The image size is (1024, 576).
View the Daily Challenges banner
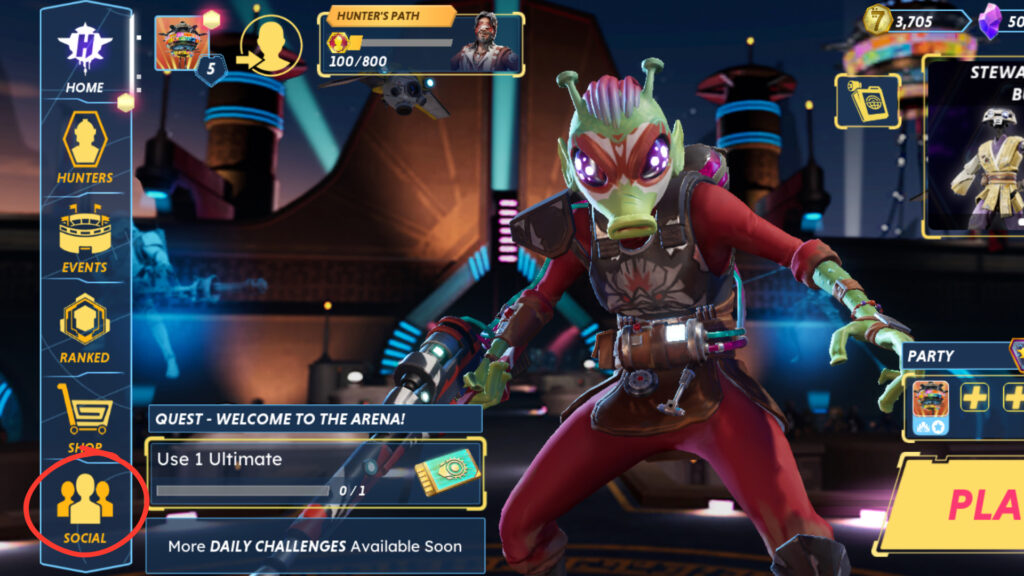tap(315, 546)
